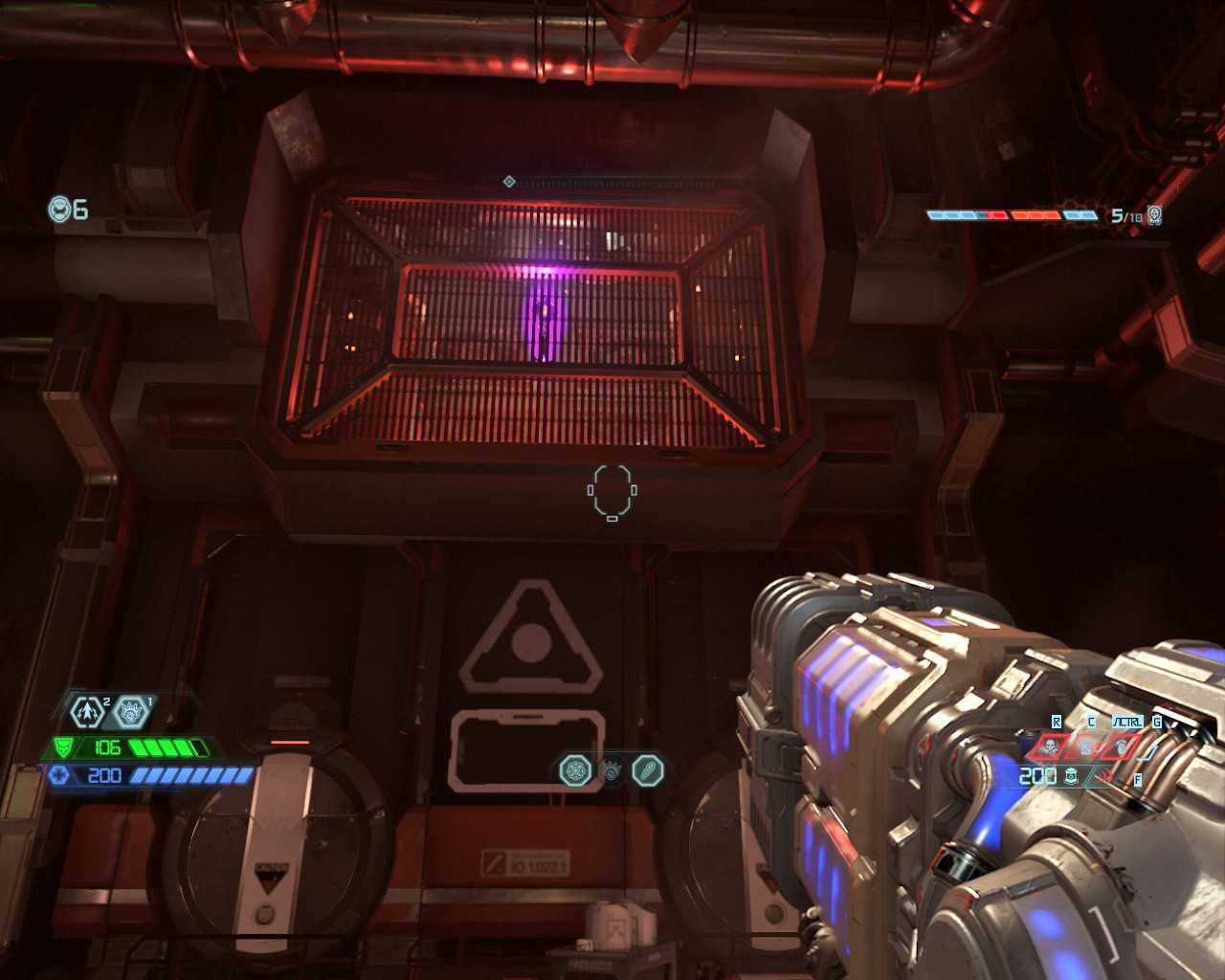
Task: Activate the red skull equipment icon
Action: coord(1050,746)
